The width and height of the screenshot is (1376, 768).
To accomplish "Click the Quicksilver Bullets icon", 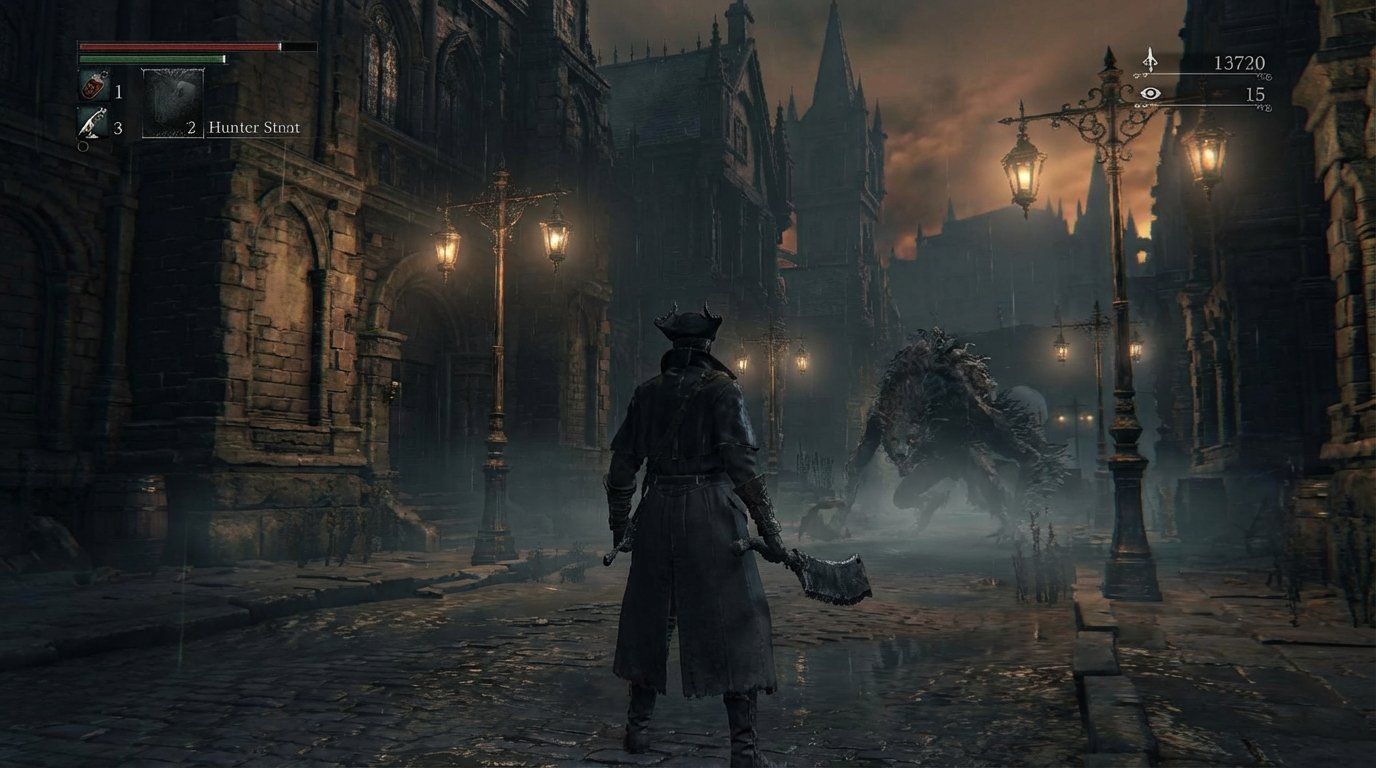I will tap(93, 123).
